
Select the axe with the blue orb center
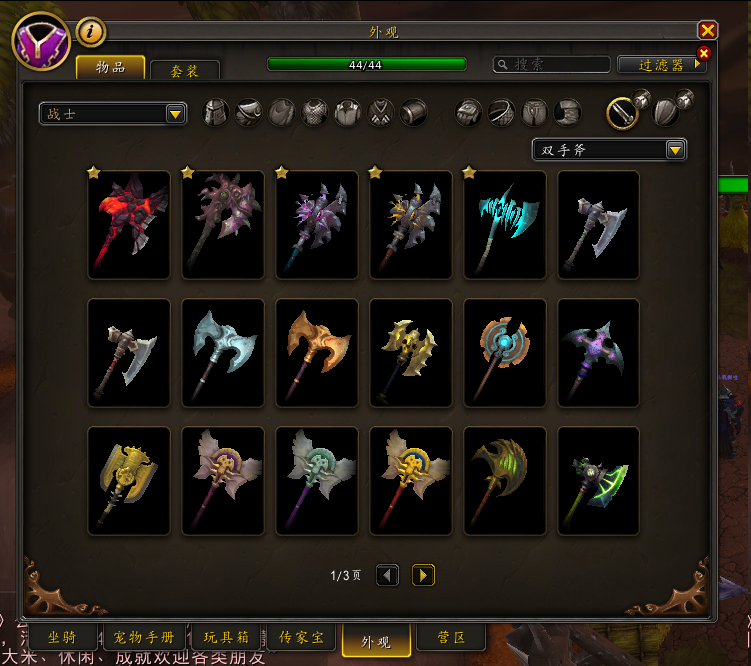(x=505, y=353)
